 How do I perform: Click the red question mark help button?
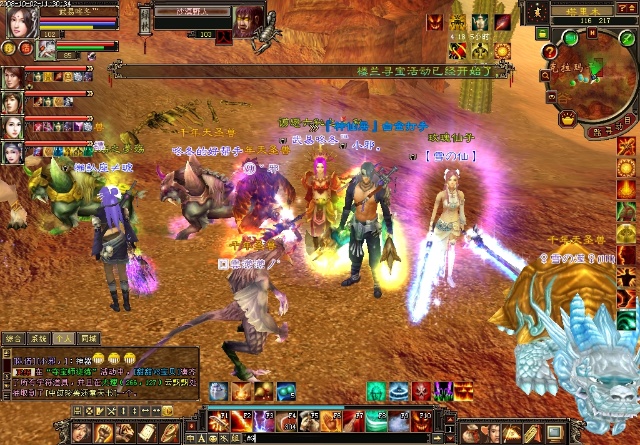coord(549,52)
